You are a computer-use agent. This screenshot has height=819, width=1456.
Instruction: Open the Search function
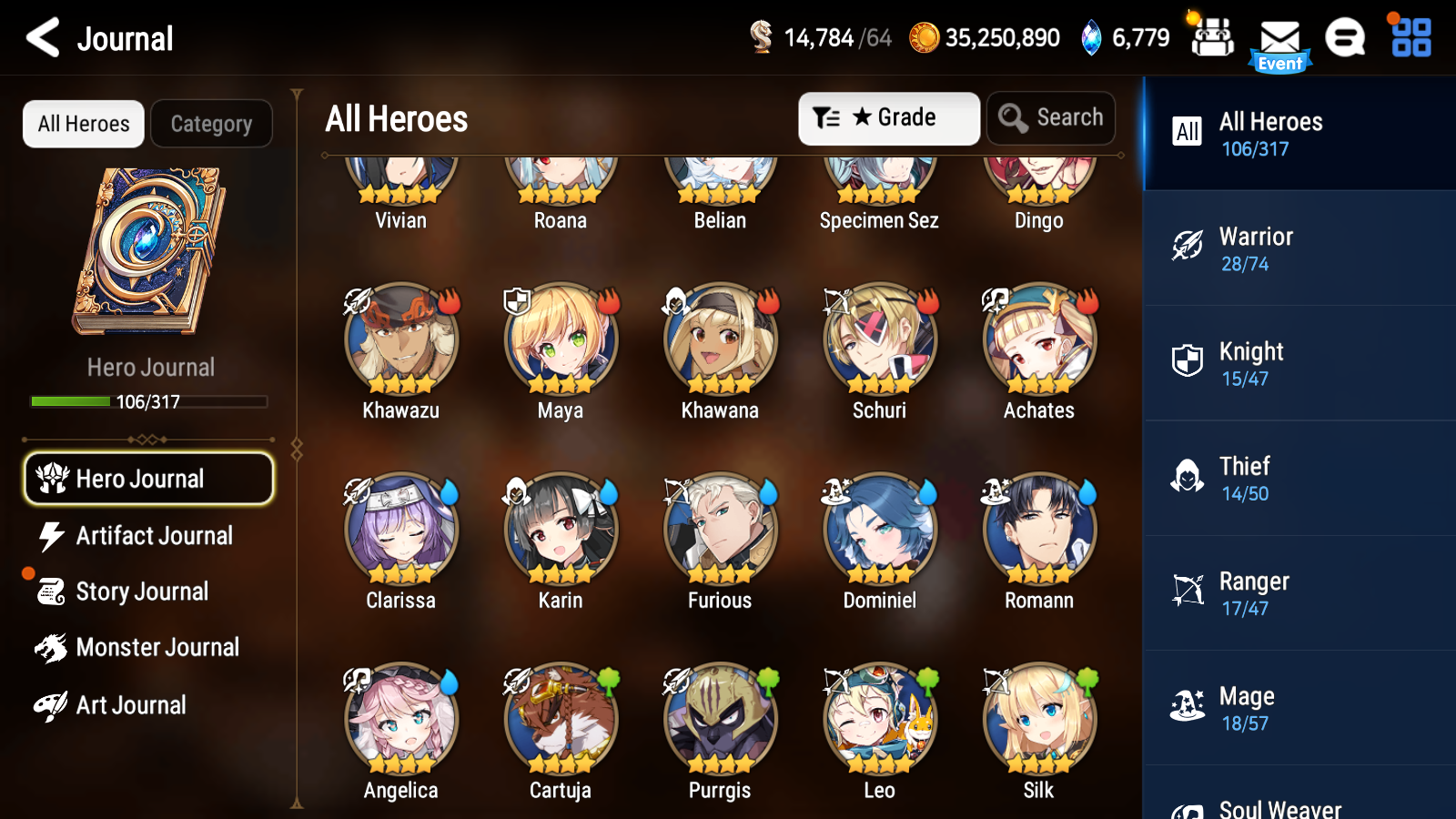[1051, 117]
